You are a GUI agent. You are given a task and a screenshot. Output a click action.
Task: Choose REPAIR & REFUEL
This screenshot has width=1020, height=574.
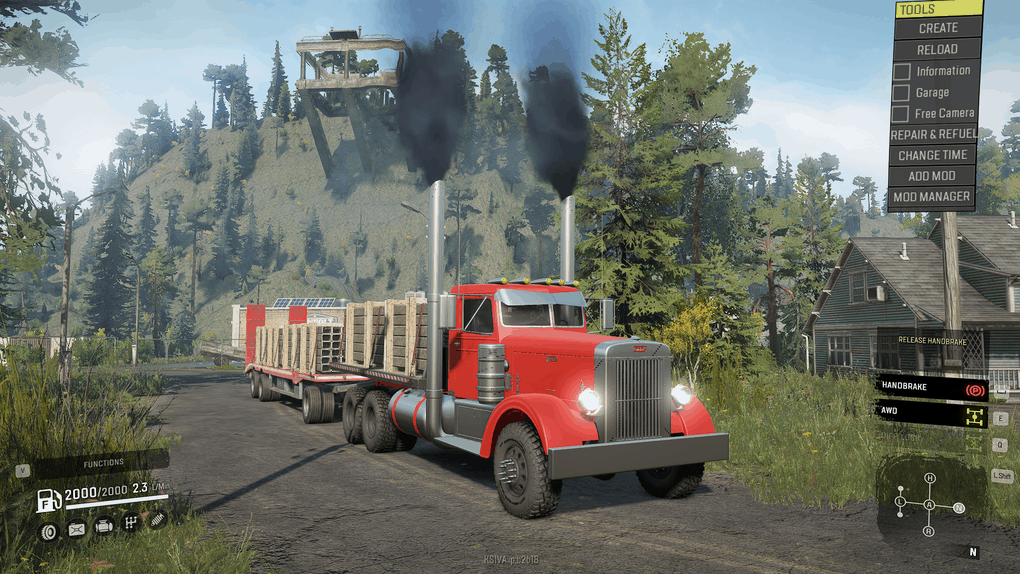[932, 134]
